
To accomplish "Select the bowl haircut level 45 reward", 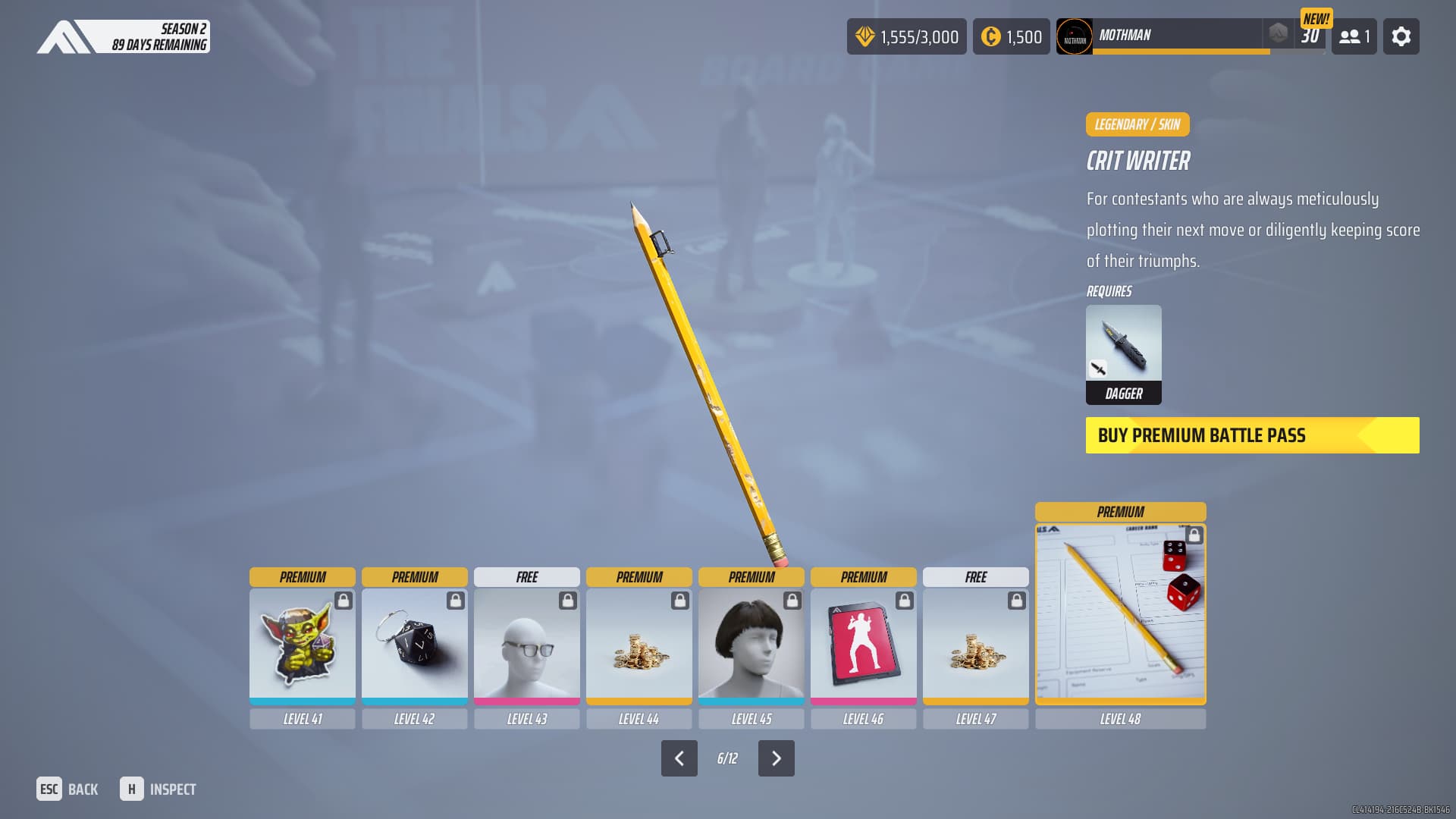I will (752, 645).
